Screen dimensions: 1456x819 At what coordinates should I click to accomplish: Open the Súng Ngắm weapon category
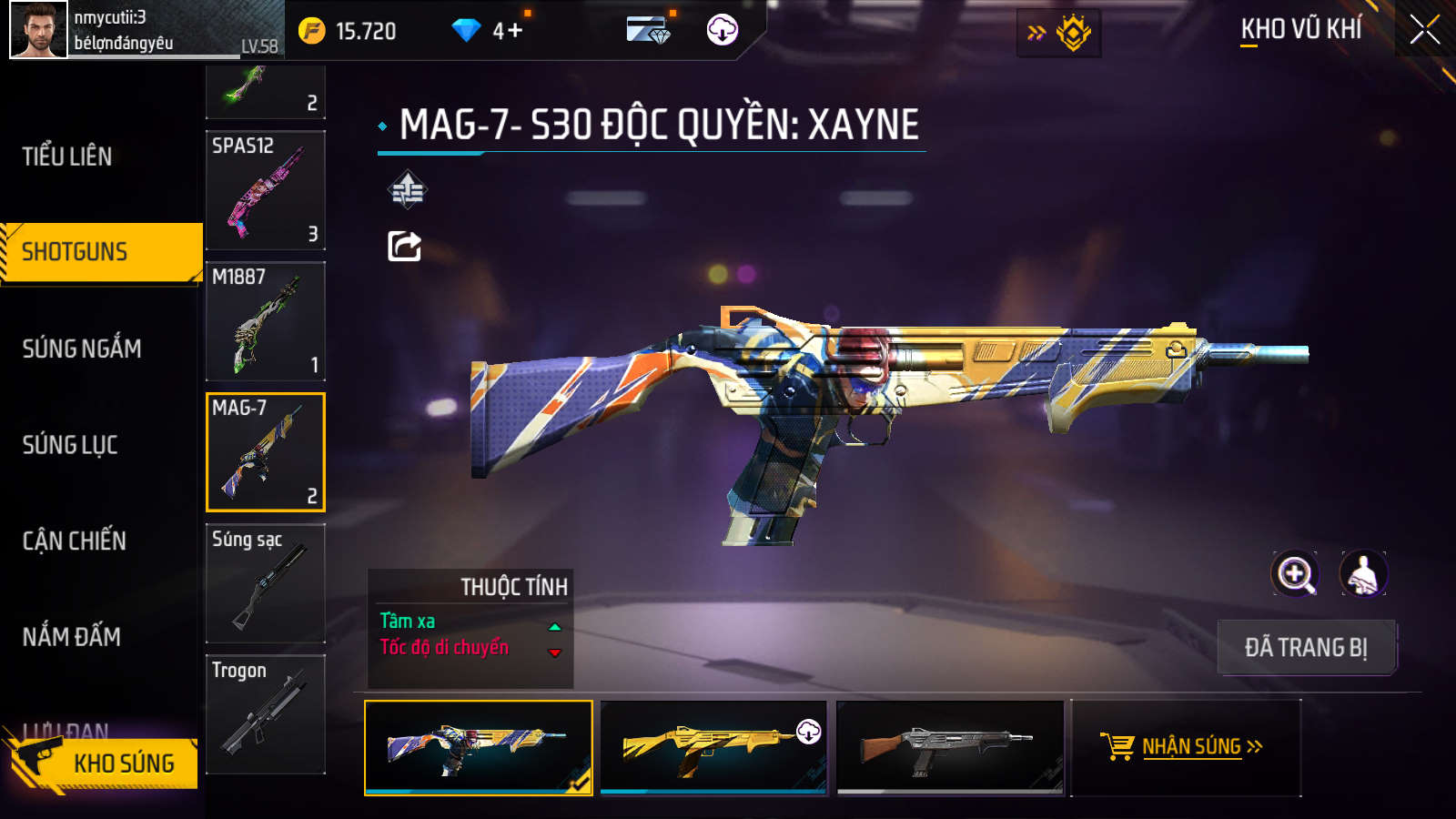82,349
